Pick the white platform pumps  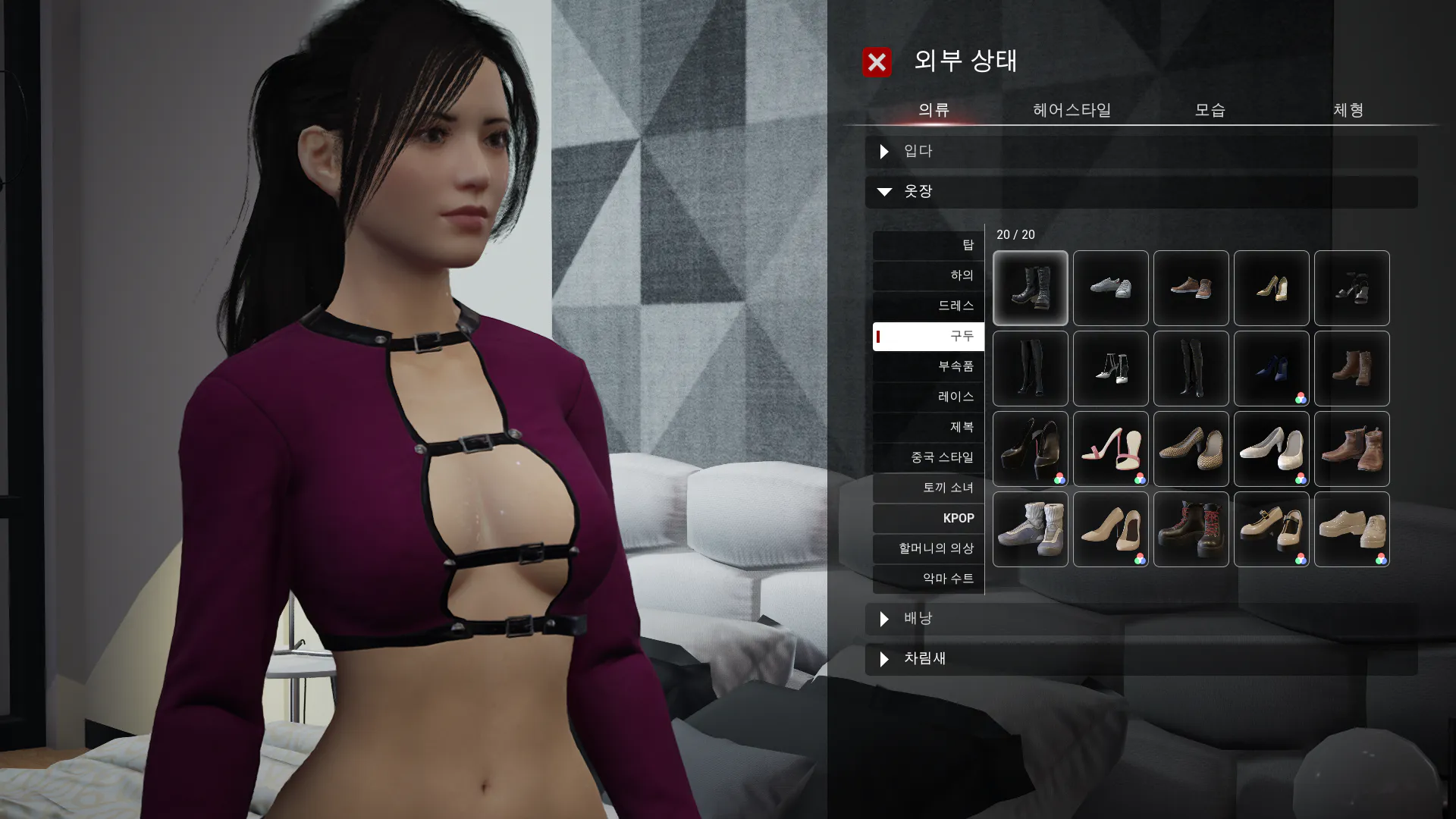tap(1271, 449)
